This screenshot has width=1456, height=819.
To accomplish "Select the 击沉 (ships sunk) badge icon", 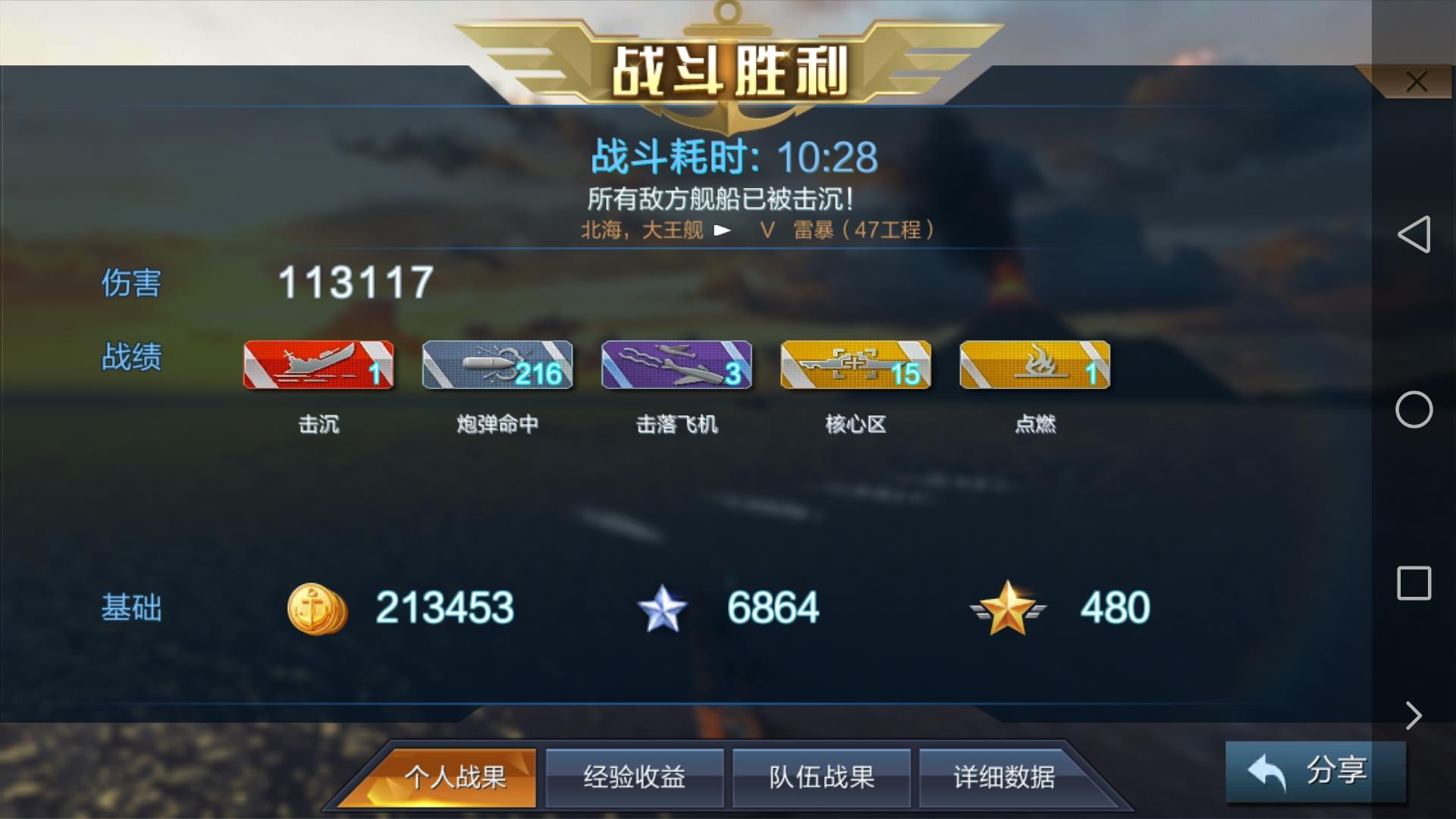I will [317, 365].
